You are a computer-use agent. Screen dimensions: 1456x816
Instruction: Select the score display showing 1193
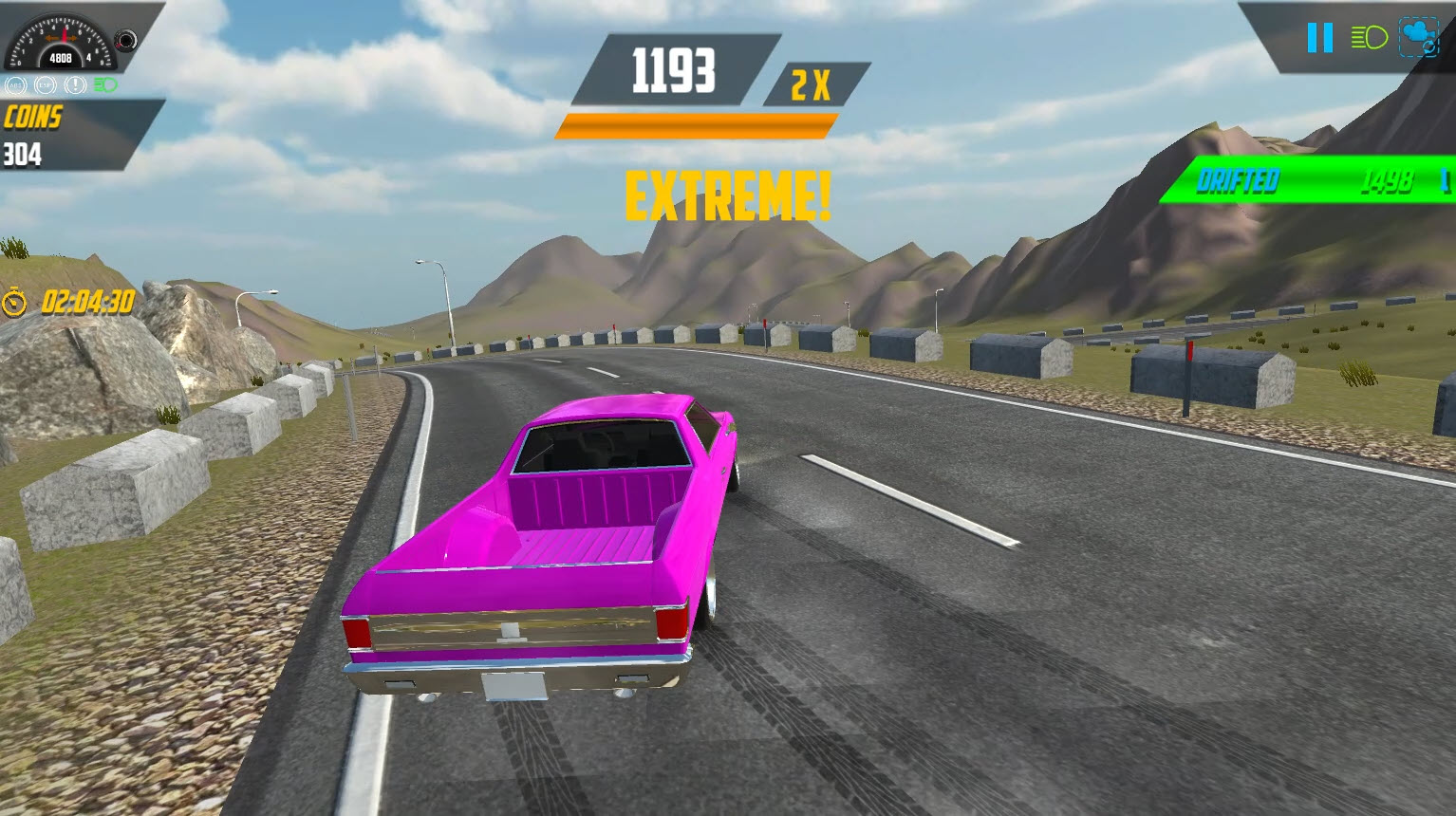tap(674, 71)
